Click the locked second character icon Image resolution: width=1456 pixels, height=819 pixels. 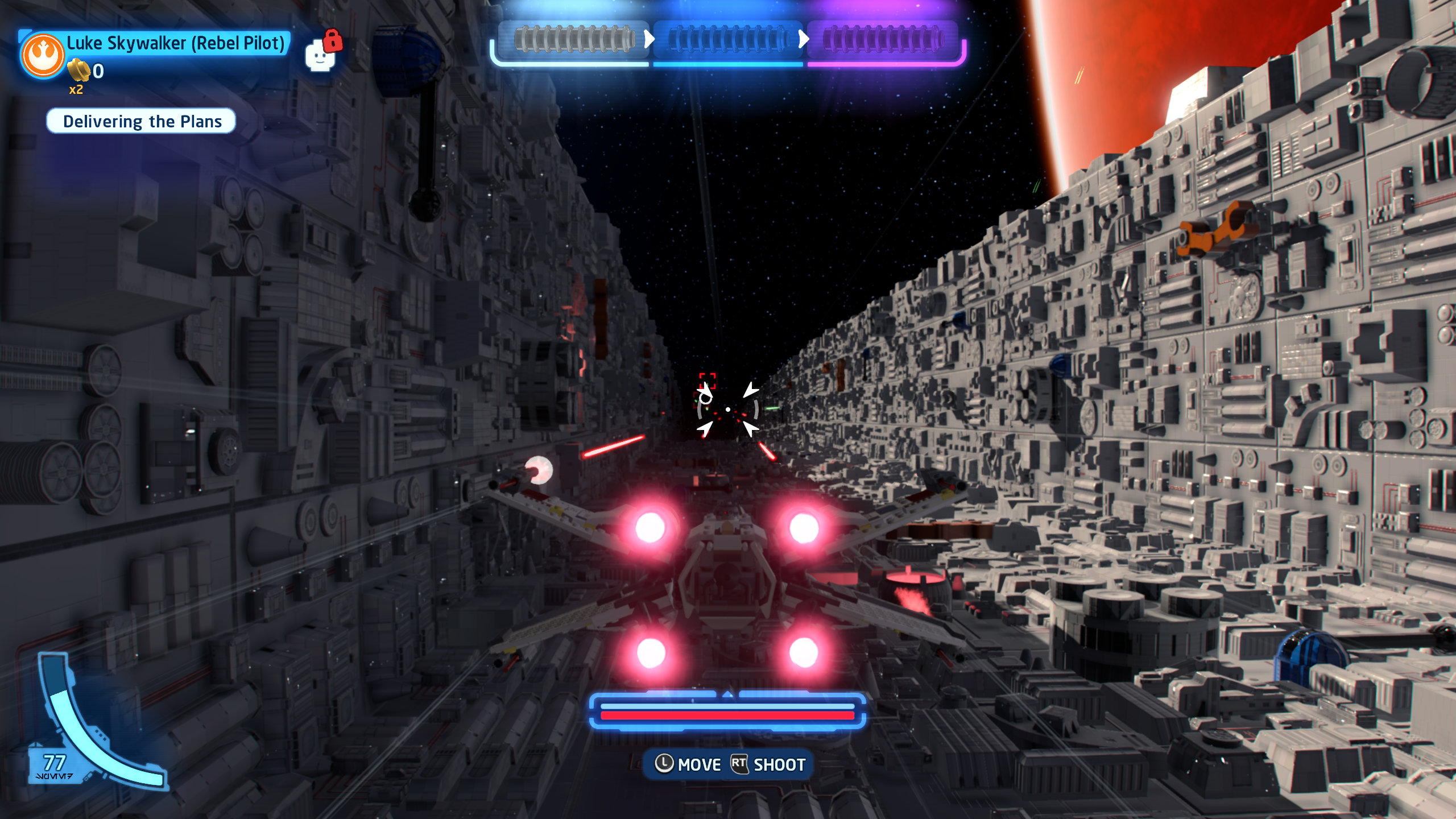click(320, 56)
